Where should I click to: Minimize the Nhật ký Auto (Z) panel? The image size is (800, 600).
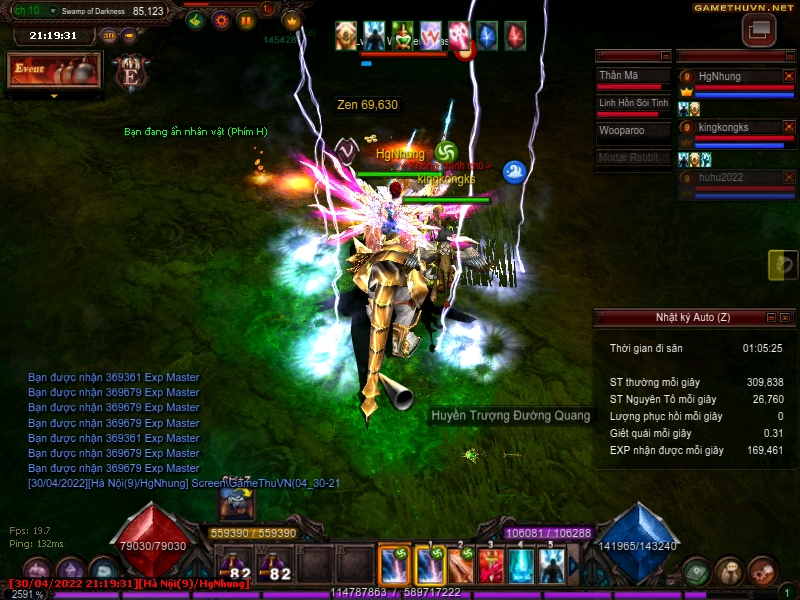point(770,317)
